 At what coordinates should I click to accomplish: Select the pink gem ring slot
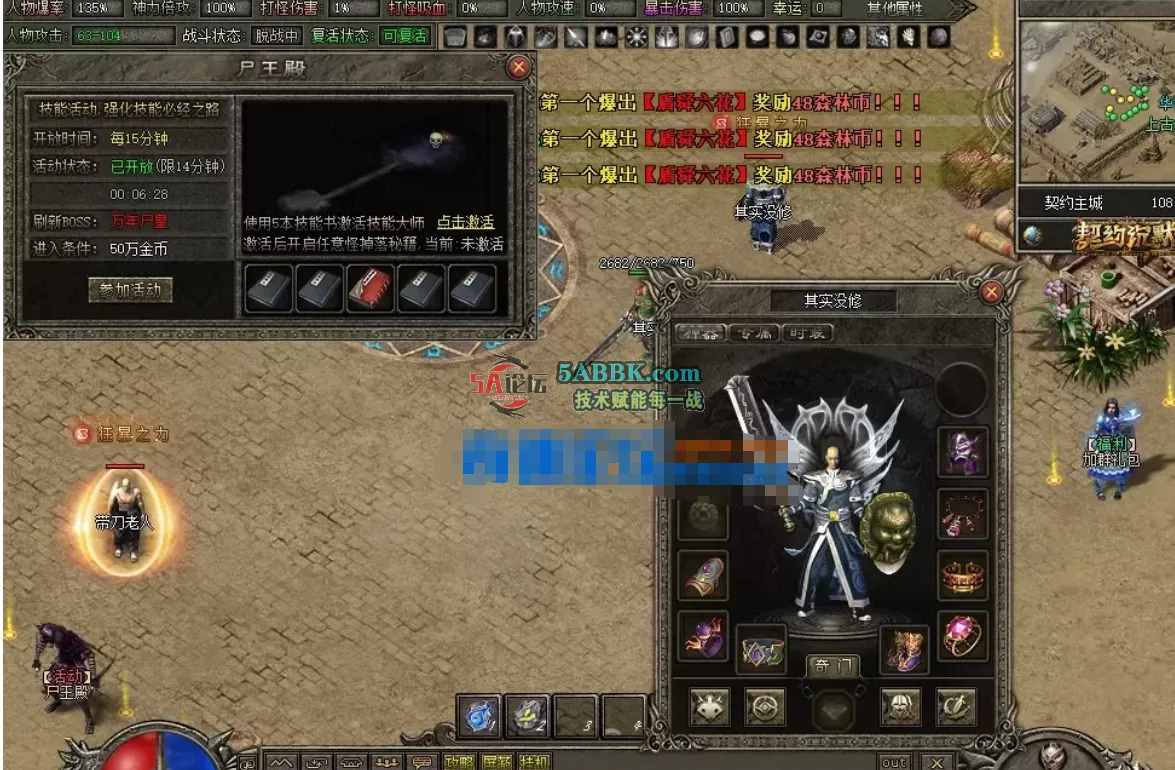[963, 636]
